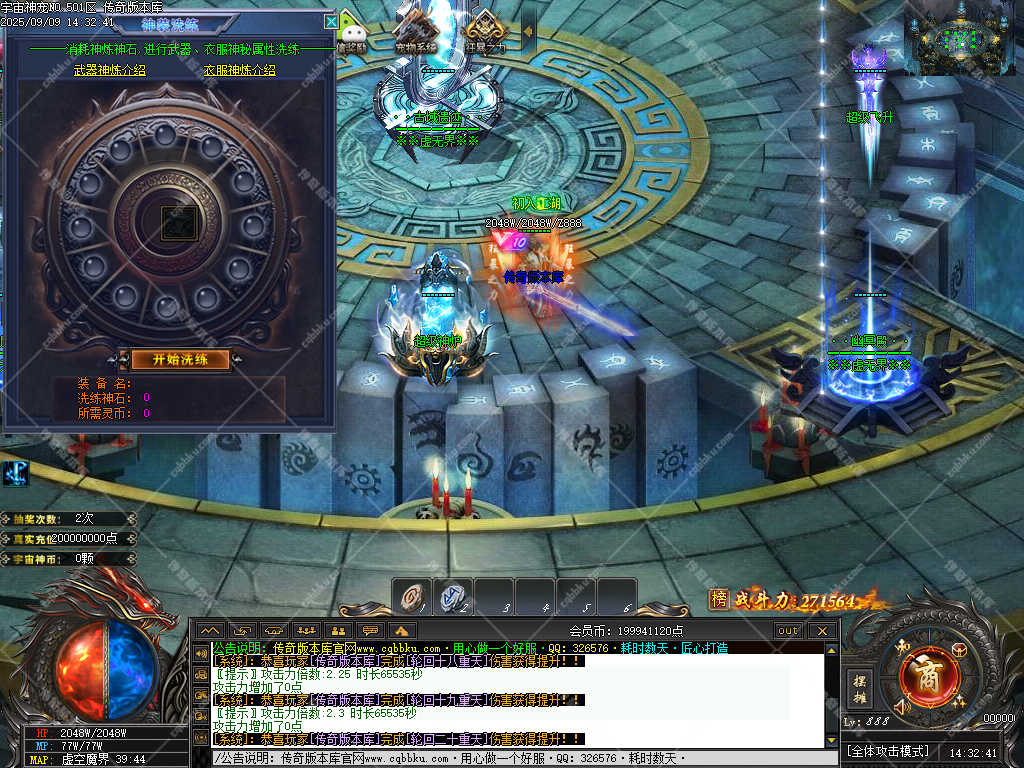Open the 榜 ranking button
Viewport: 1024px width, 768px height.
coord(718,599)
